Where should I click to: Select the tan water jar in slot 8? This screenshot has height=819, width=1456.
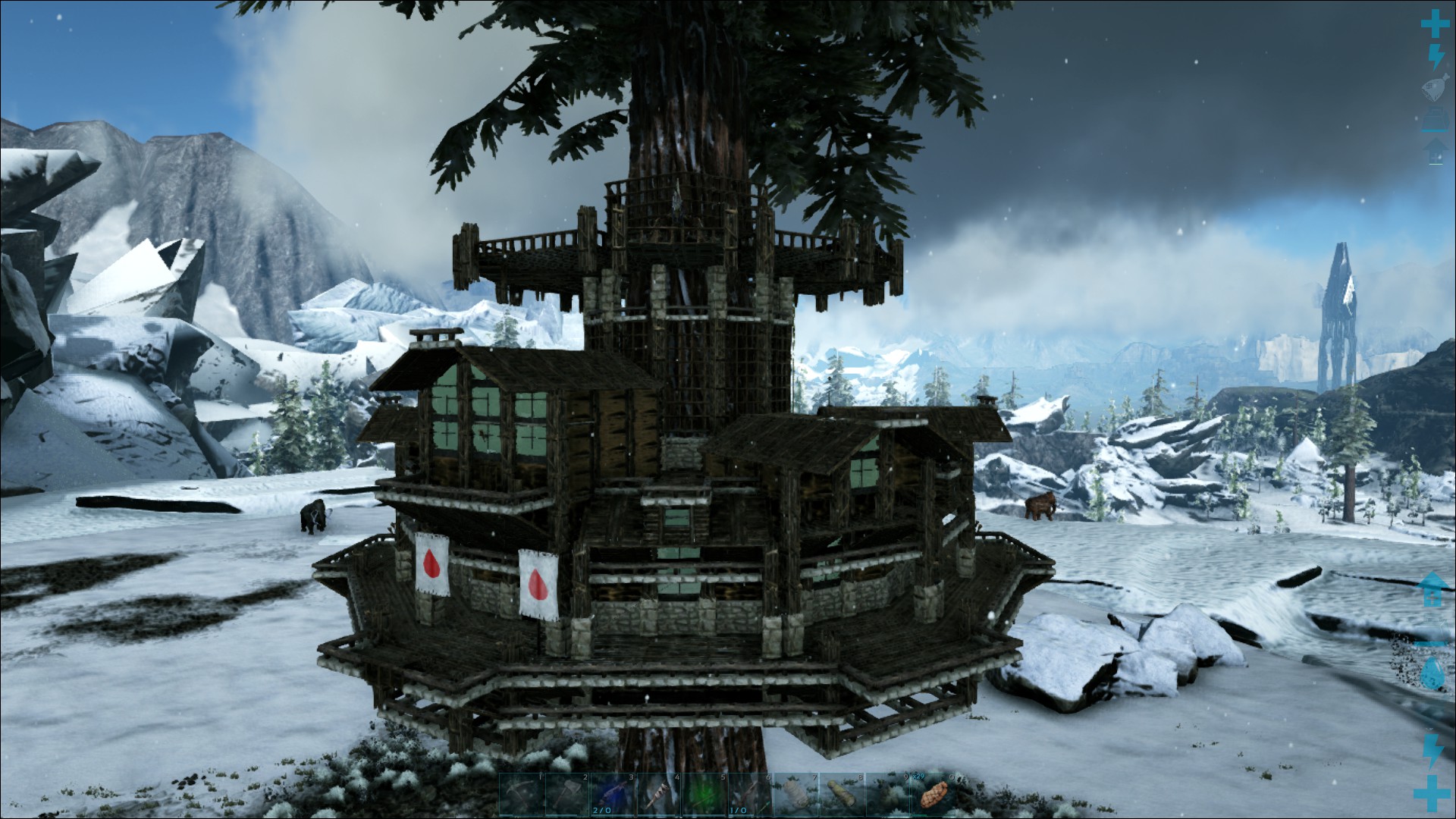tap(841, 794)
